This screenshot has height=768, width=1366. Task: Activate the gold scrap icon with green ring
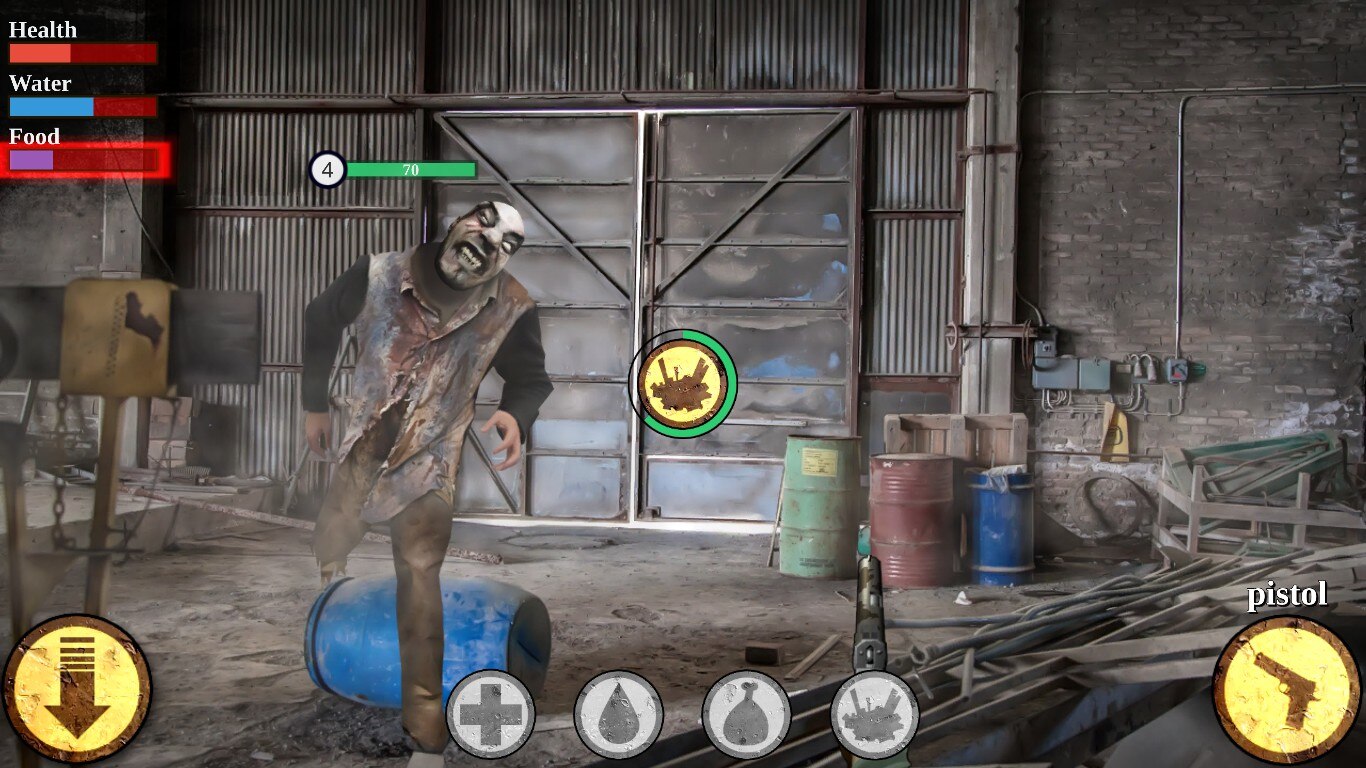[683, 383]
